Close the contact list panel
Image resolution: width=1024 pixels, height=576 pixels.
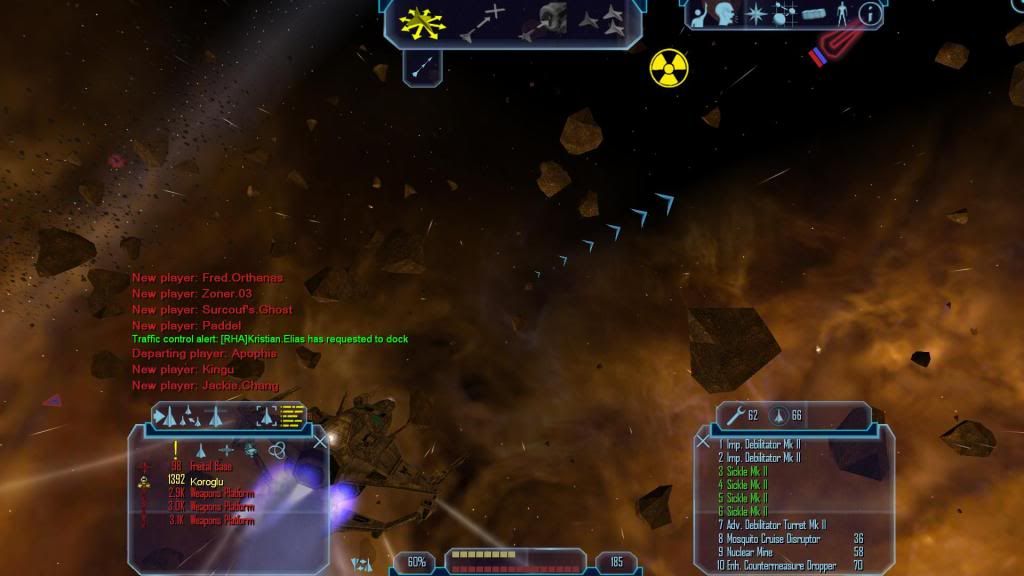pyautogui.click(x=320, y=440)
